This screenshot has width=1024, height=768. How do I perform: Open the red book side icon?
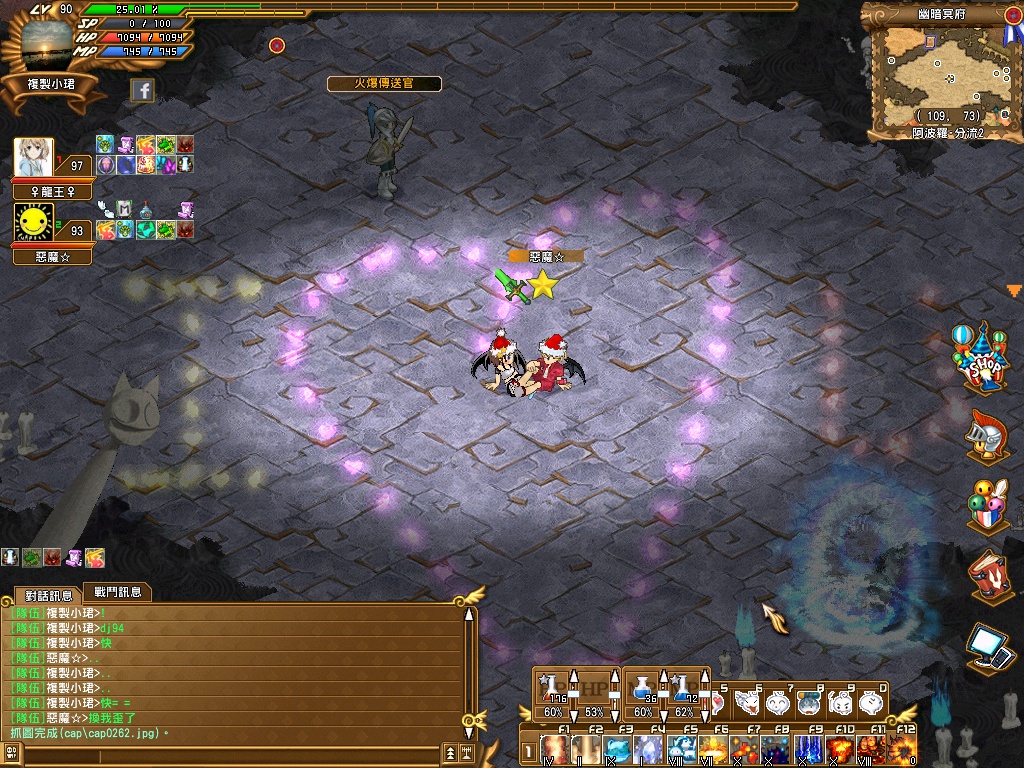986,576
